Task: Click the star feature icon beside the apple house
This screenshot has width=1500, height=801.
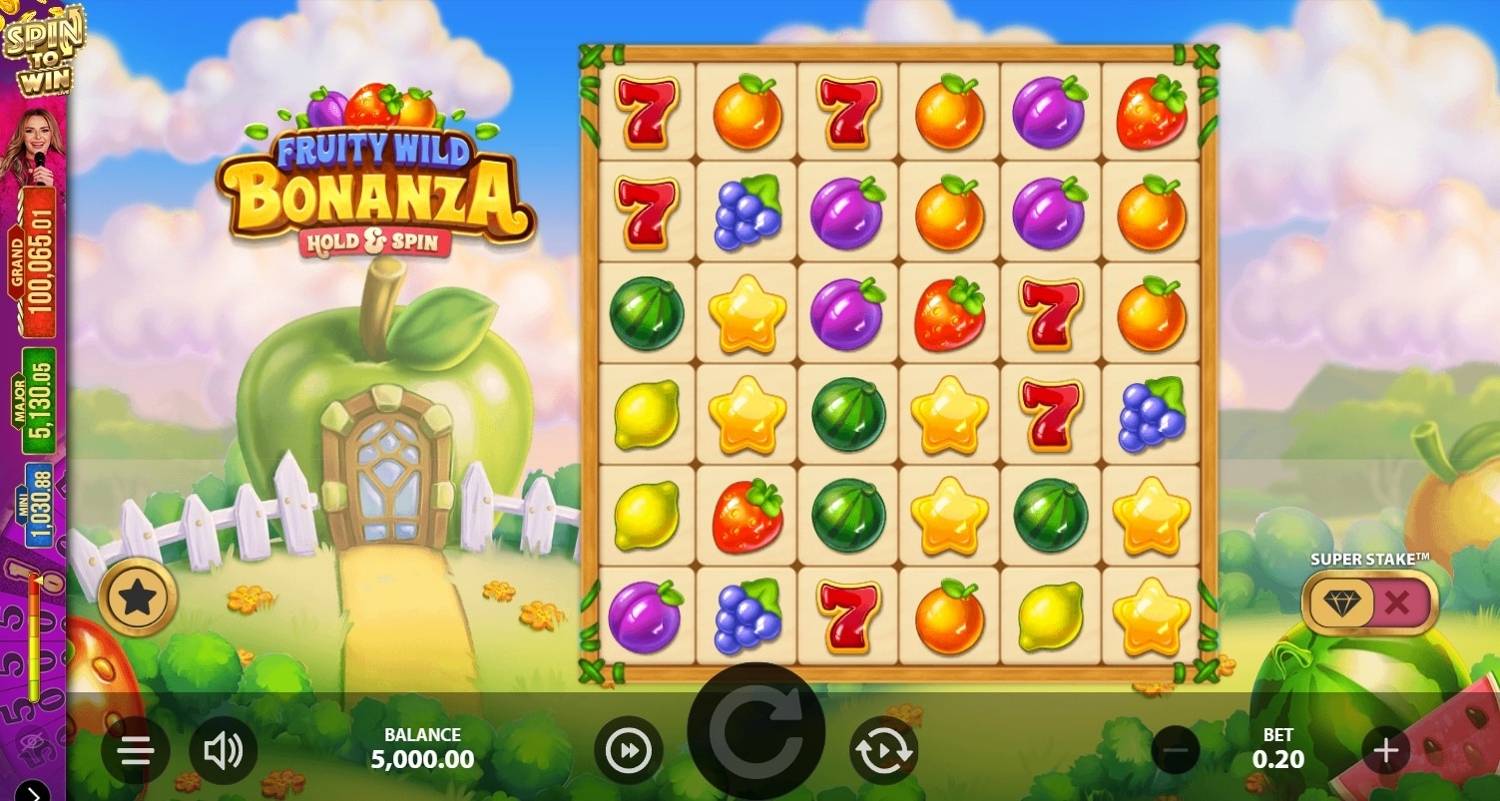Action: pos(140,597)
